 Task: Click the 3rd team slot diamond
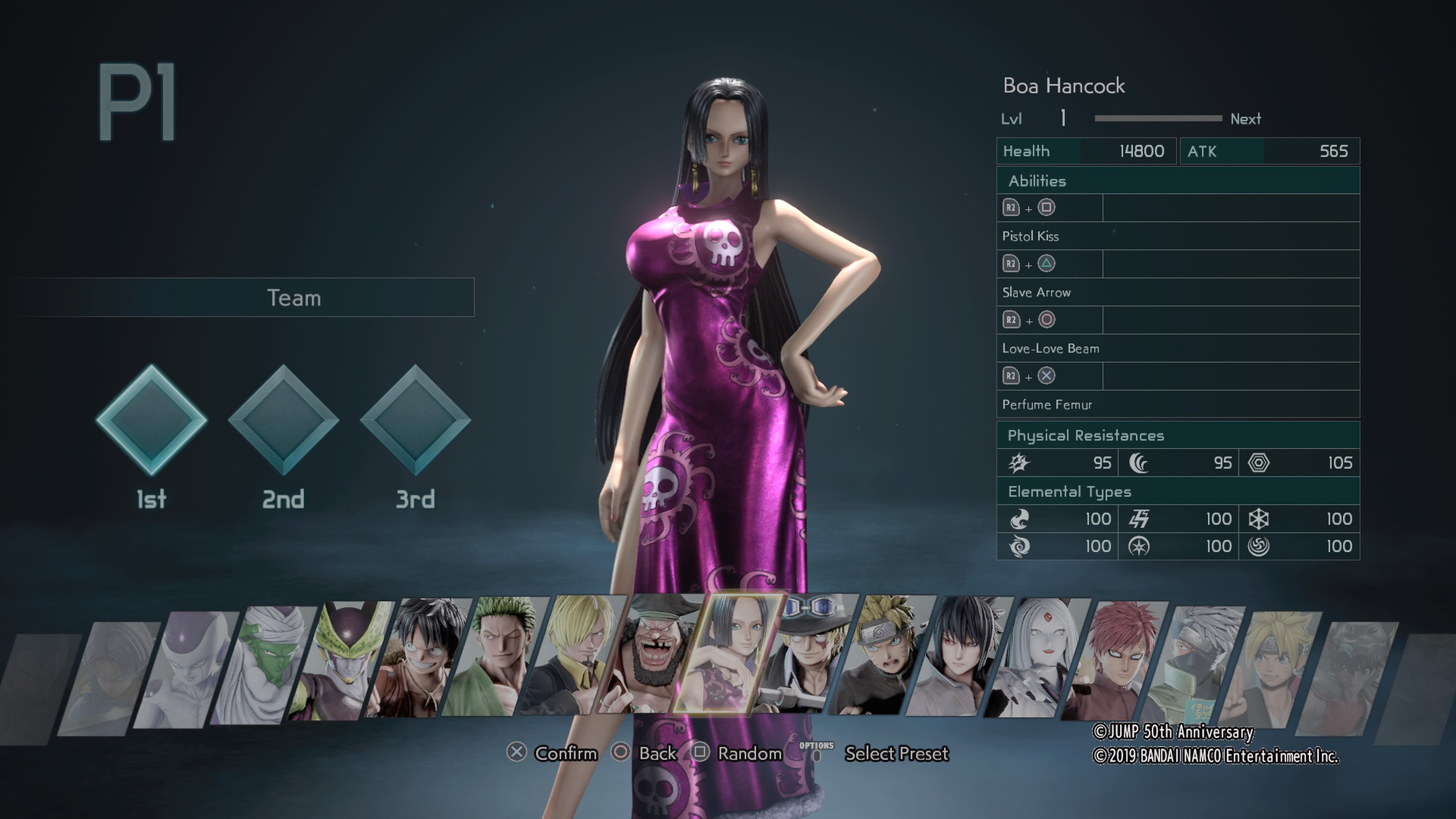416,420
